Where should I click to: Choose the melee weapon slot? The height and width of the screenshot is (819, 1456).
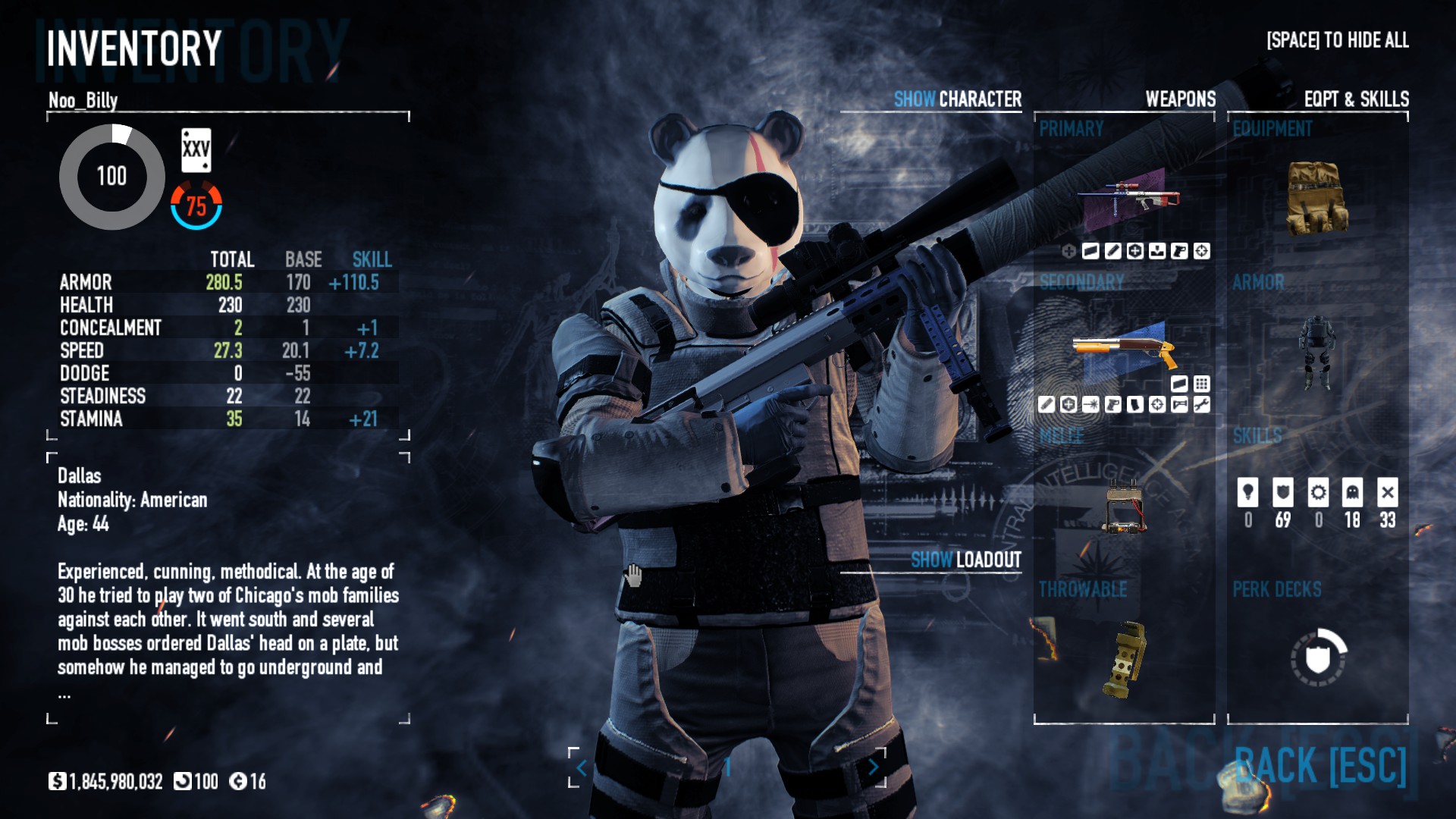(1125, 506)
